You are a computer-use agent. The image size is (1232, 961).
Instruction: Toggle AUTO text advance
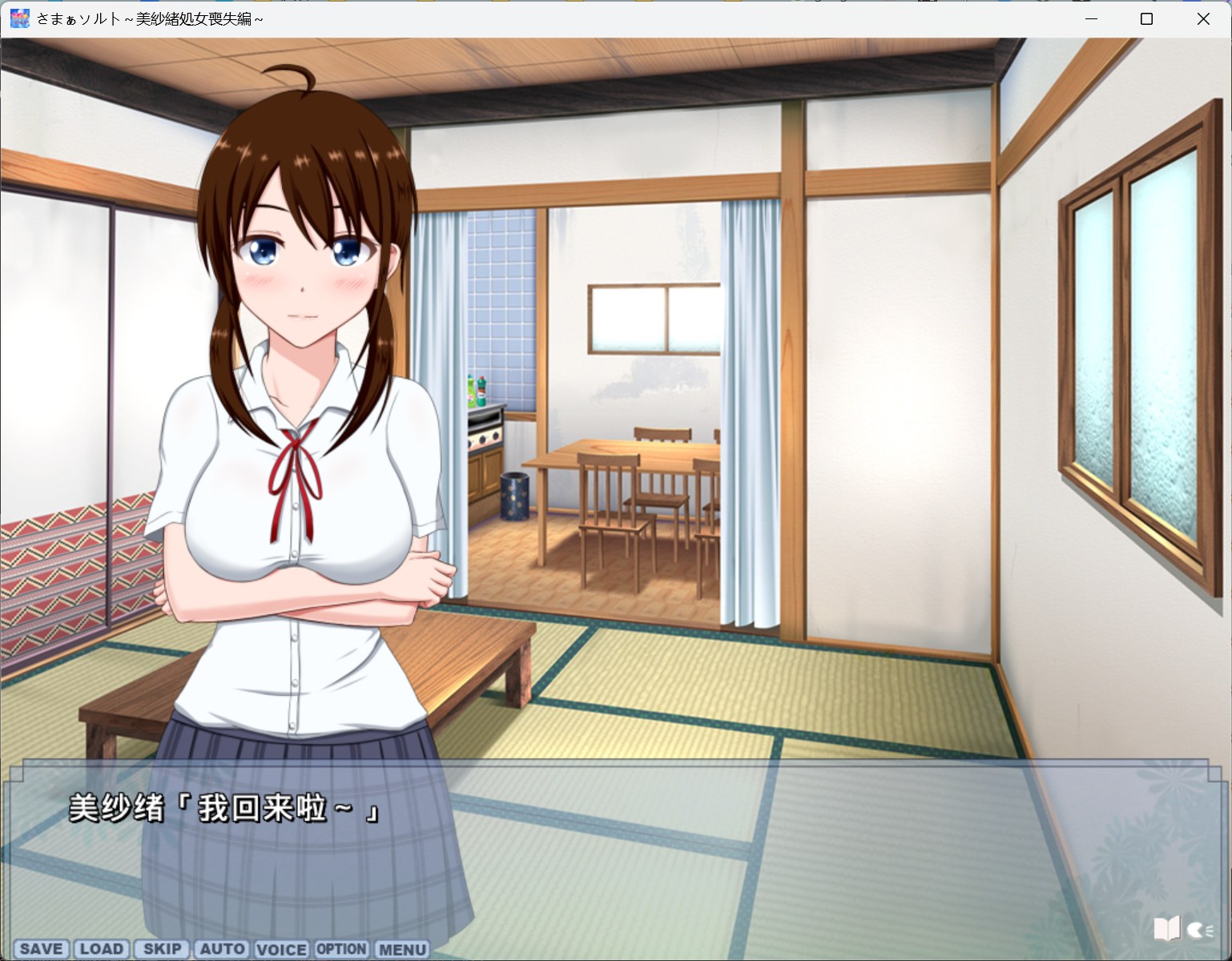222,949
